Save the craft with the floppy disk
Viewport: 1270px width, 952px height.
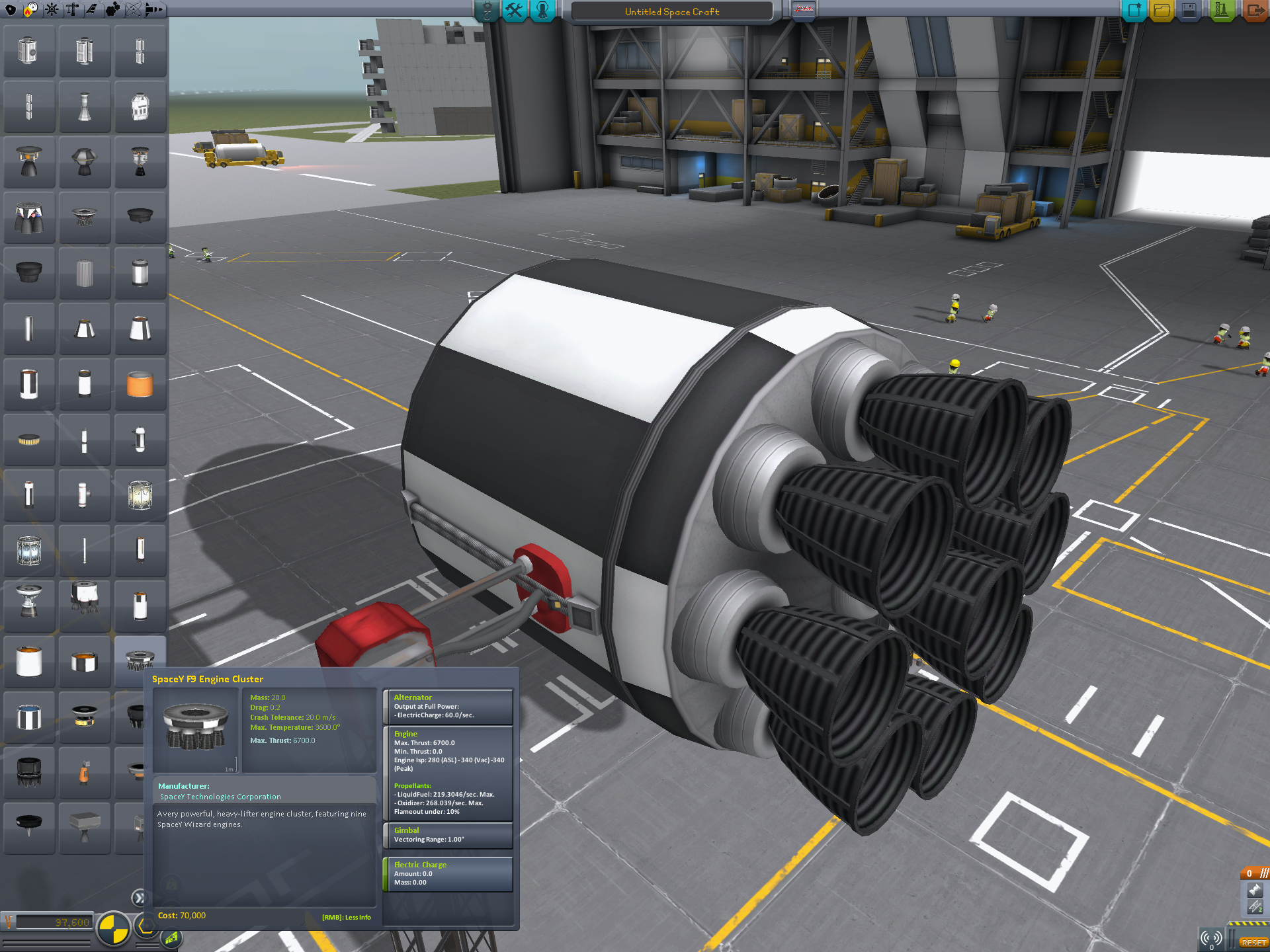coord(1189,11)
